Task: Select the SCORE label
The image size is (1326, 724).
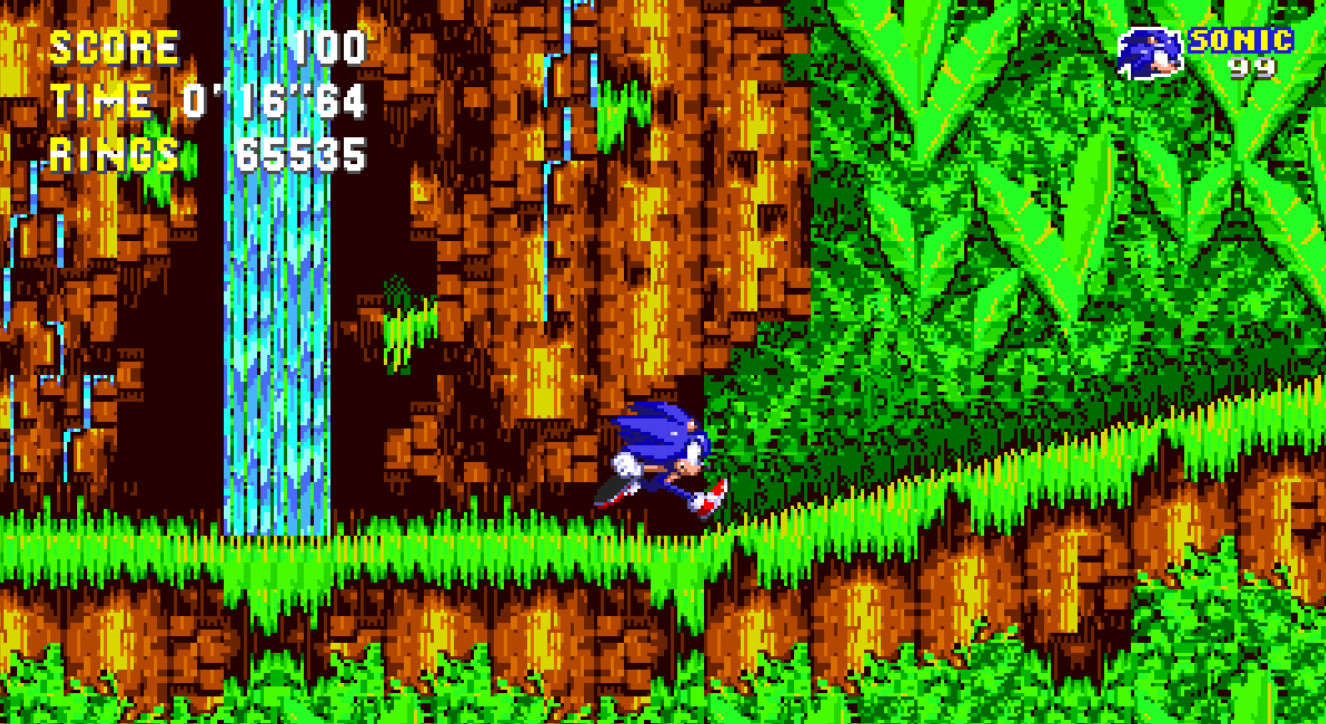Action: [x=115, y=44]
